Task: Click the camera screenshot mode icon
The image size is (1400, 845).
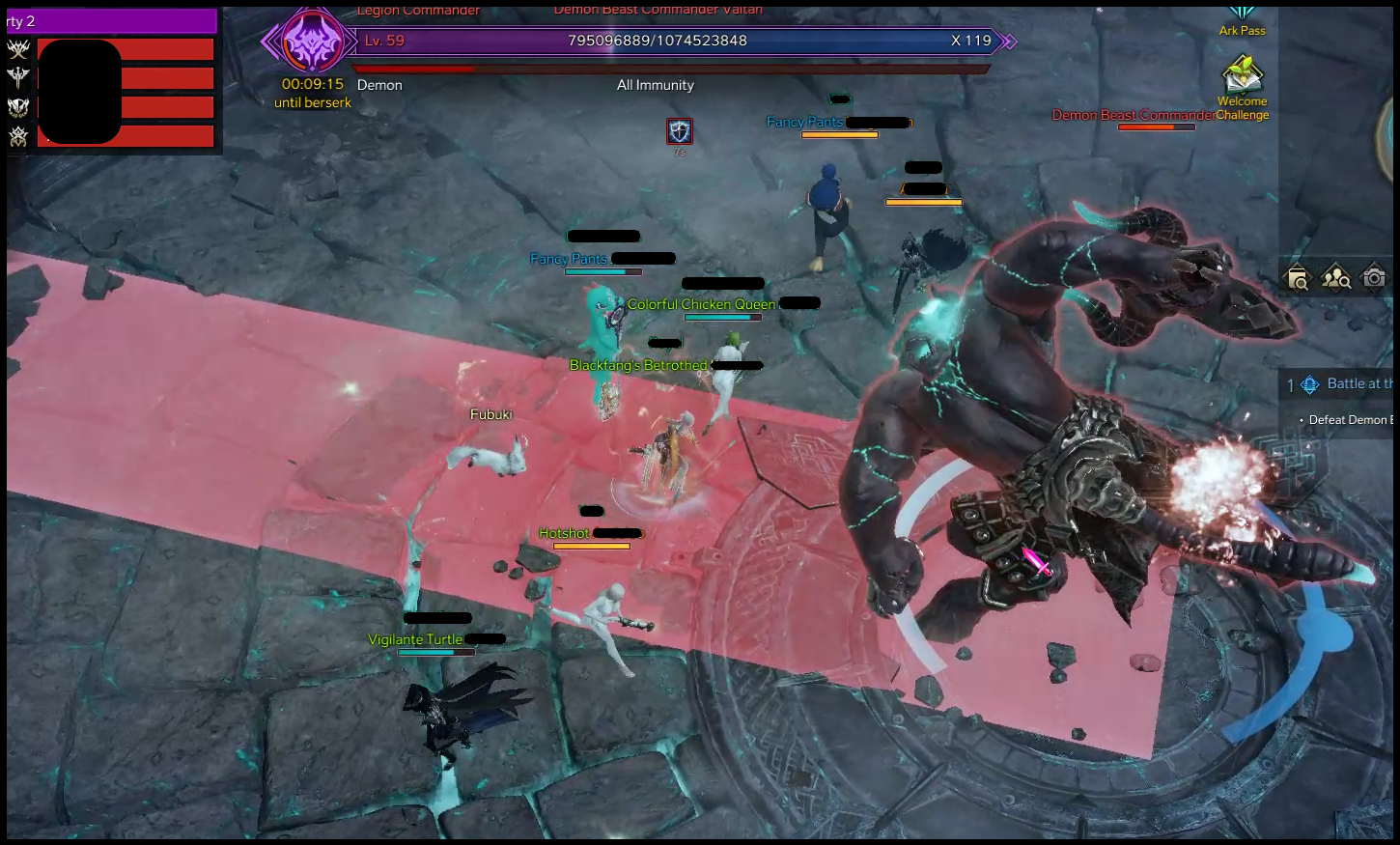Action: [1373, 279]
